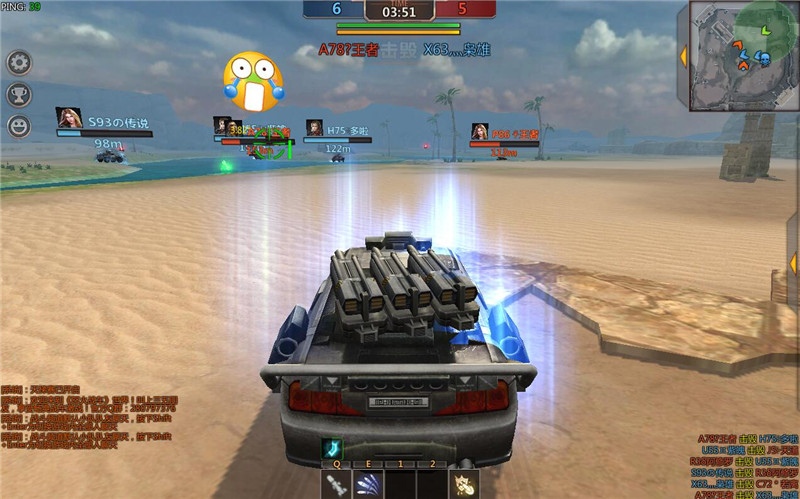Screen dimensions: 800x499
Task: Open the trophy scoreboard button
Action: click(x=19, y=95)
